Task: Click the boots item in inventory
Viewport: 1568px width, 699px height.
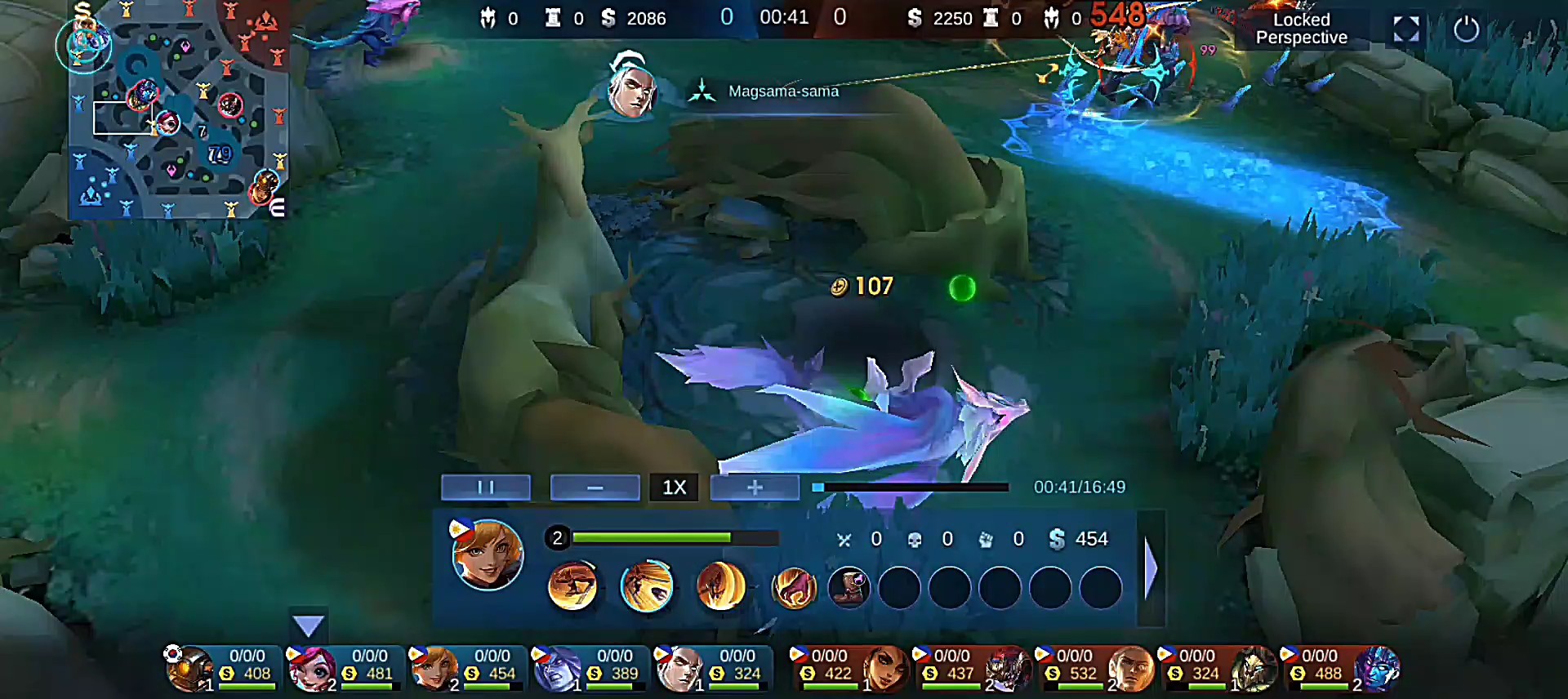Action: [x=849, y=587]
